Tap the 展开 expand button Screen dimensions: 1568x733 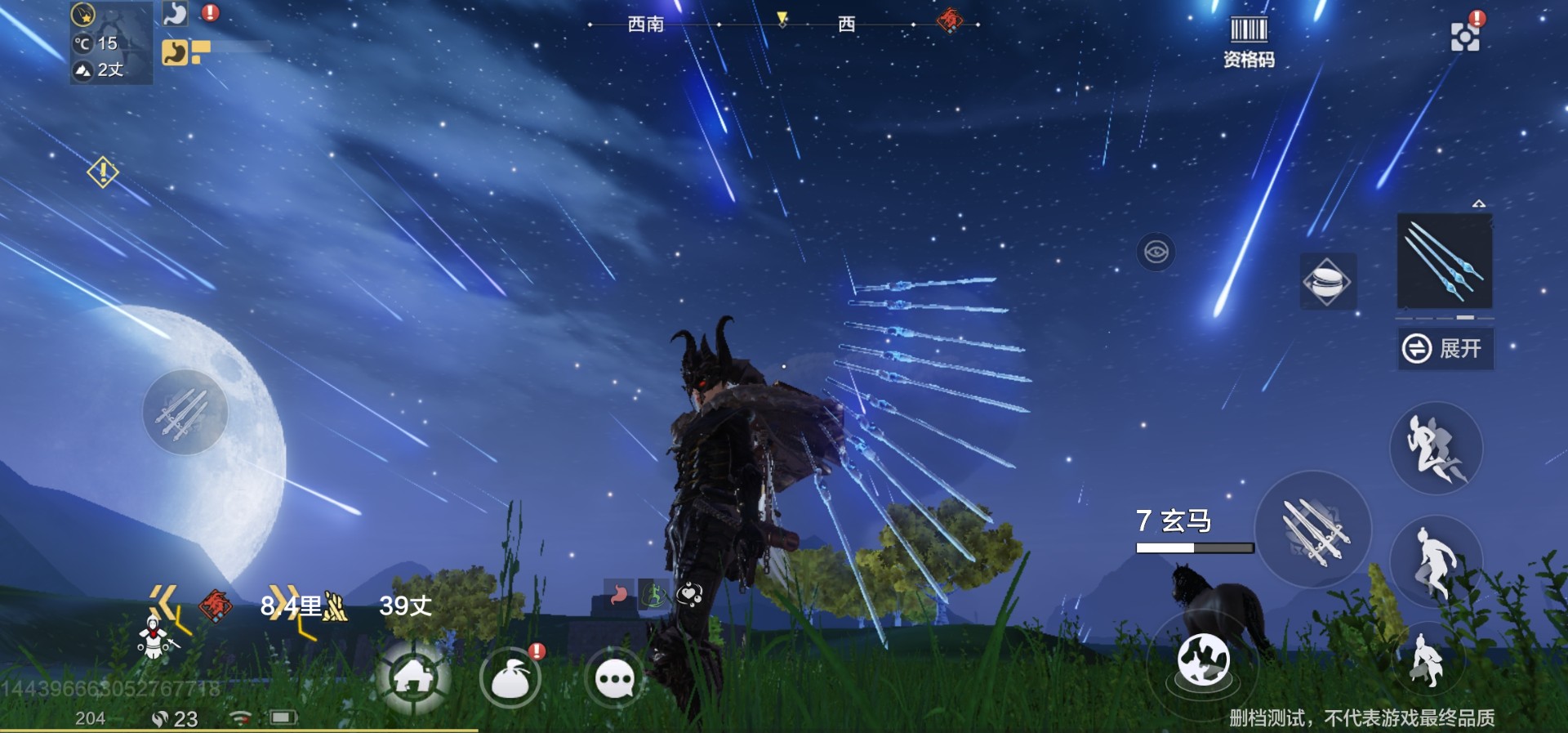1445,349
